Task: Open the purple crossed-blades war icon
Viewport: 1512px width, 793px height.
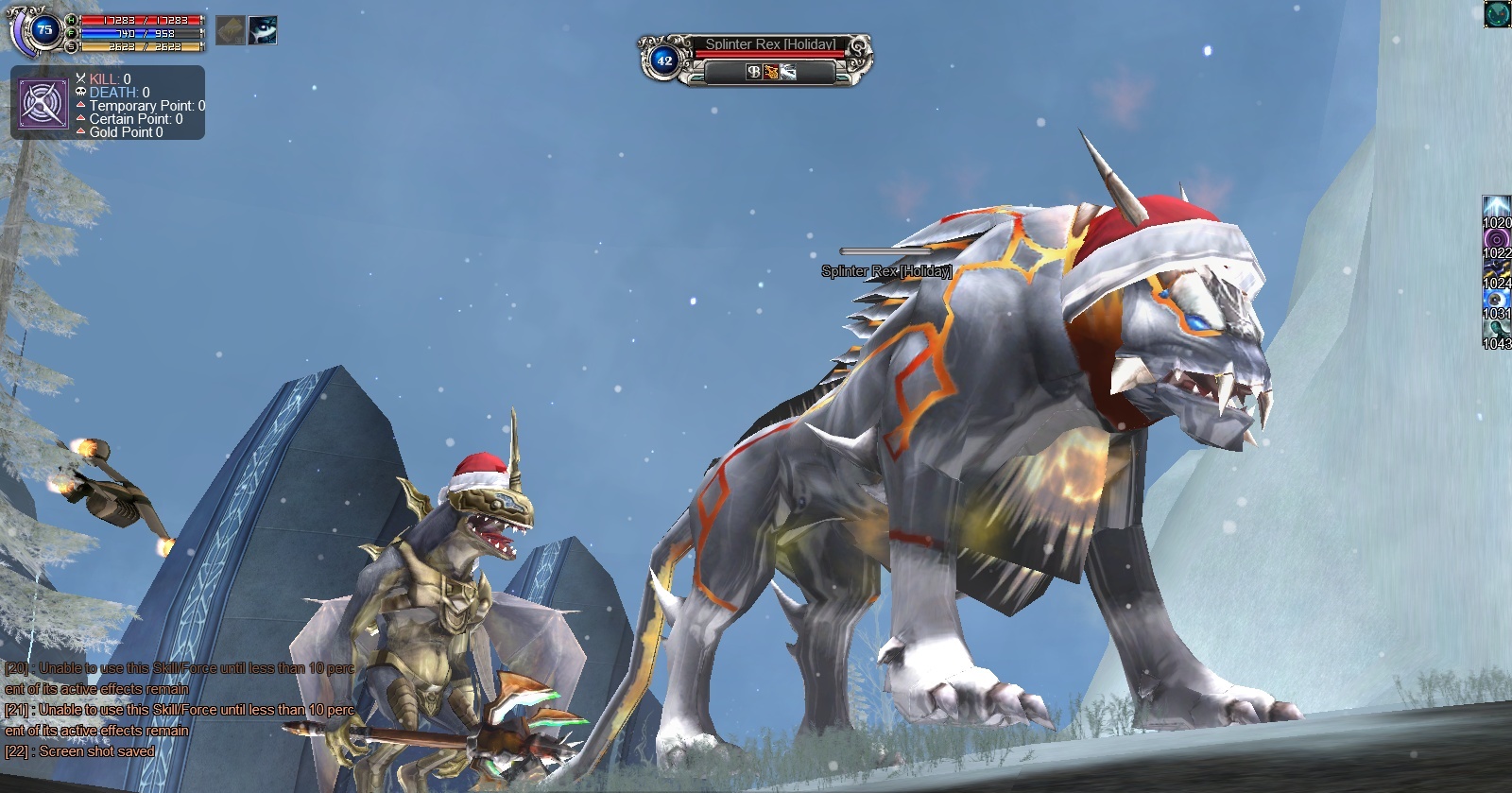Action: pos(43,104)
